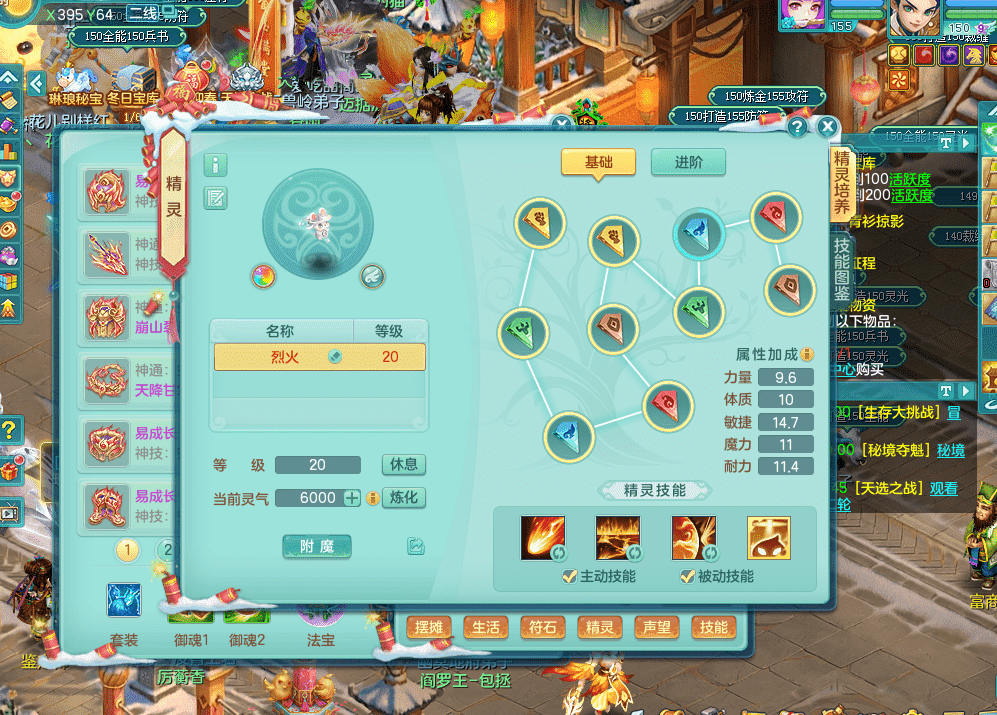Open the help question mark button
The height and width of the screenshot is (715, 997).
pos(797,127)
